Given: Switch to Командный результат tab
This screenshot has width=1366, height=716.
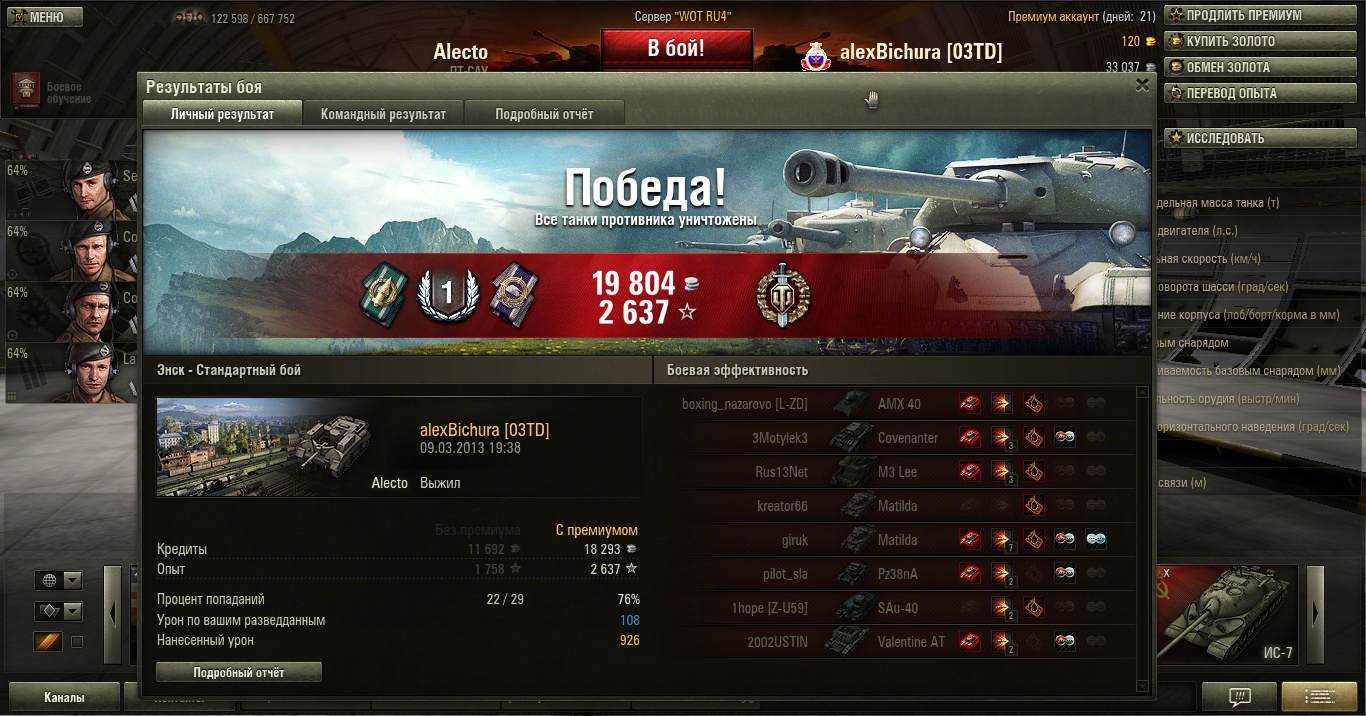Looking at the screenshot, I should [383, 114].
